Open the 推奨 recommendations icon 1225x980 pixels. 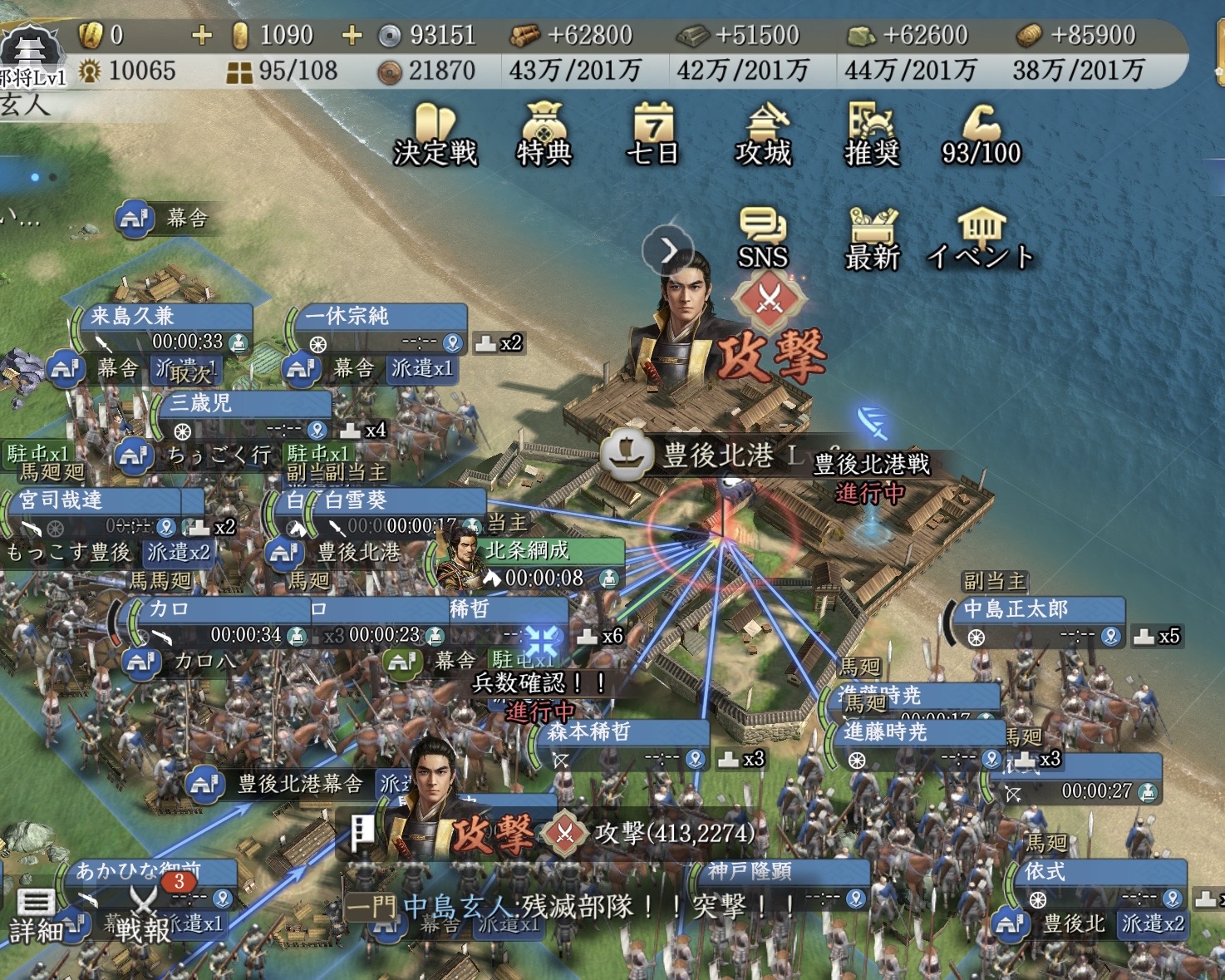pos(872,135)
